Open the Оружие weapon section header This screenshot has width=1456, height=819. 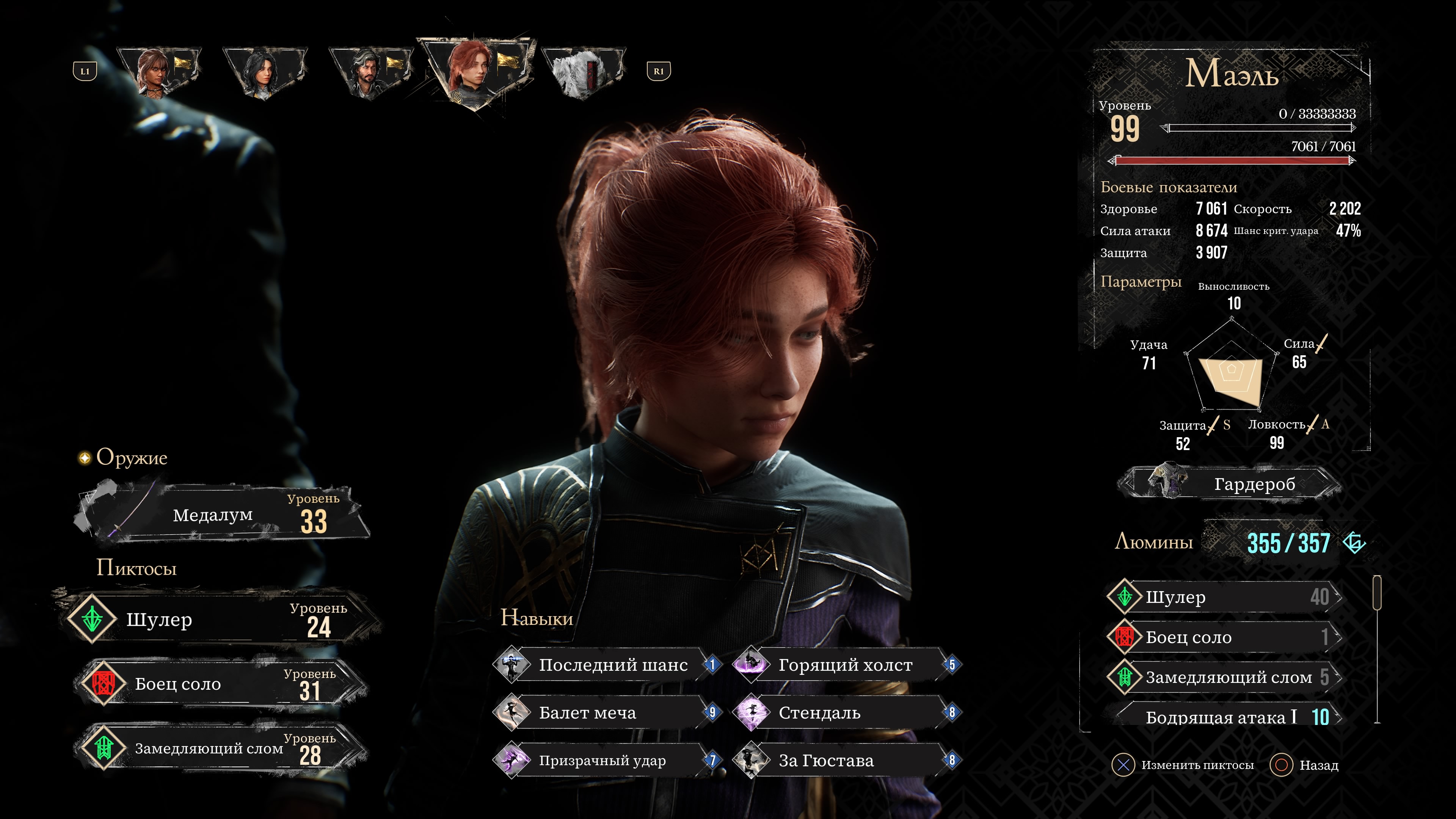coord(132,457)
